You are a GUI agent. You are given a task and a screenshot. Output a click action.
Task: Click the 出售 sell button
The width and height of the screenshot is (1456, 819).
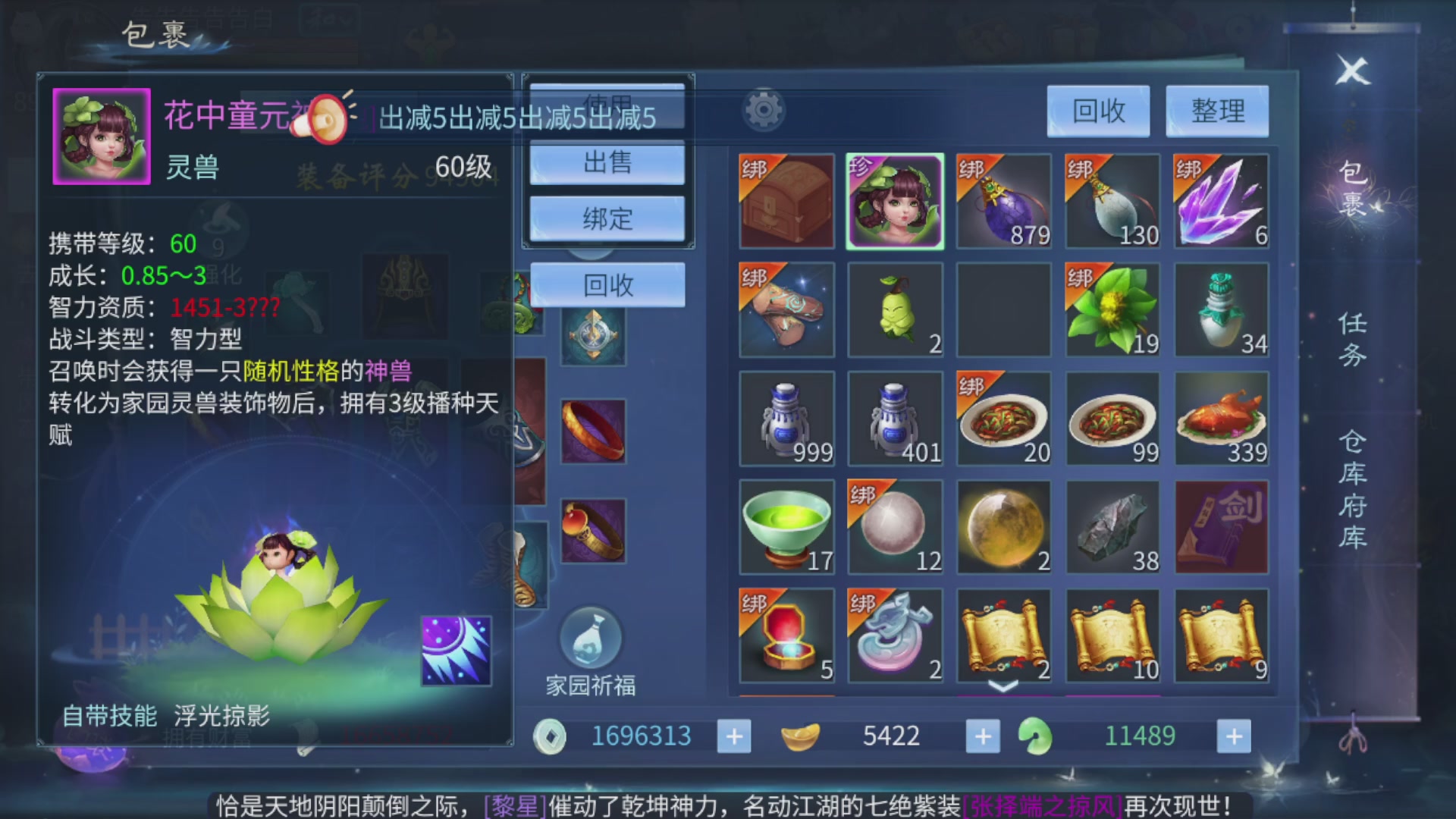(607, 163)
